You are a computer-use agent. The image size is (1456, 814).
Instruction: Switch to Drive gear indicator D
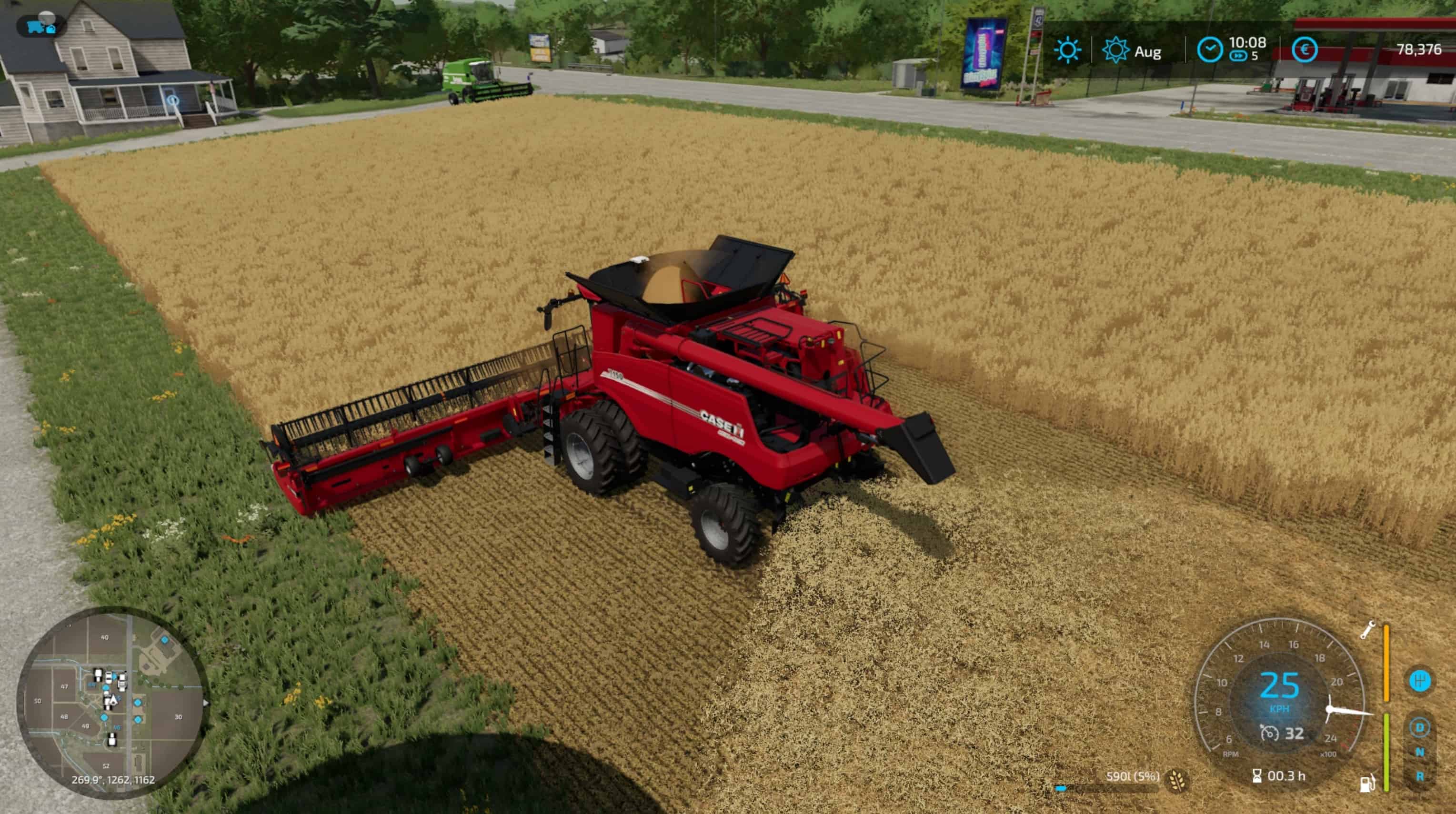(1419, 727)
